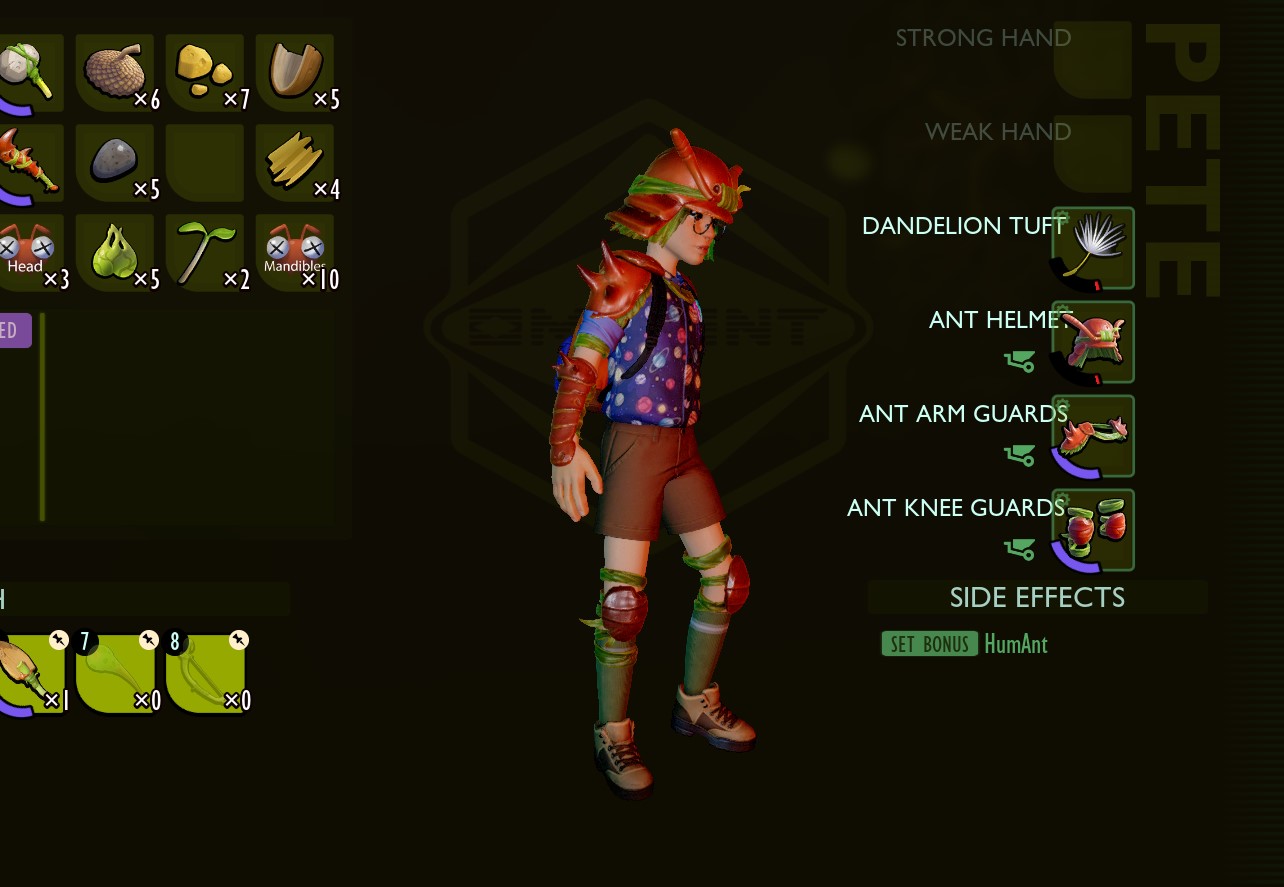Screen dimensions: 1284x887
Task: Click the SET BONUS badge
Action: 929,644
